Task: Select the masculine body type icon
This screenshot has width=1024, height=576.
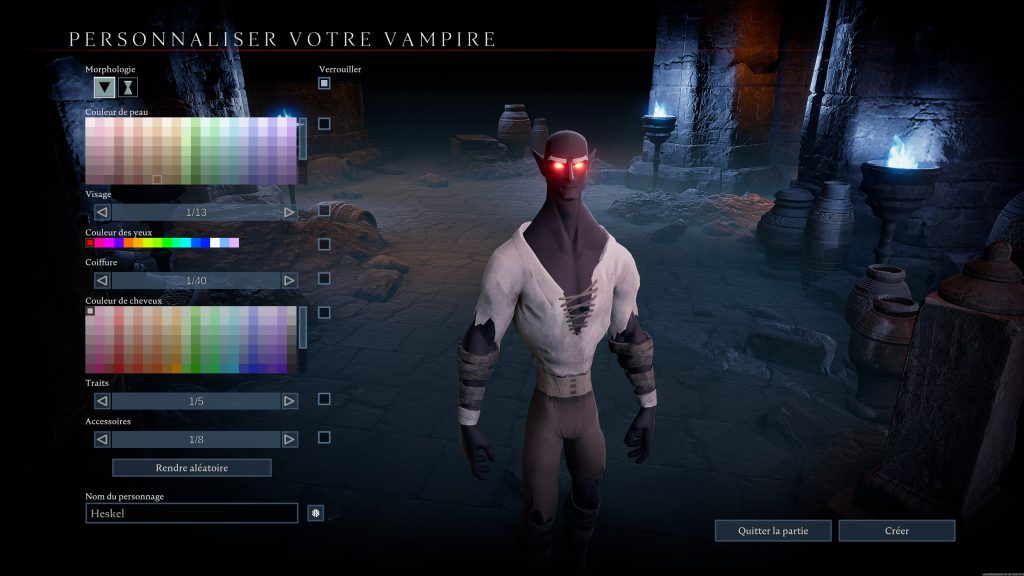Action: point(104,87)
